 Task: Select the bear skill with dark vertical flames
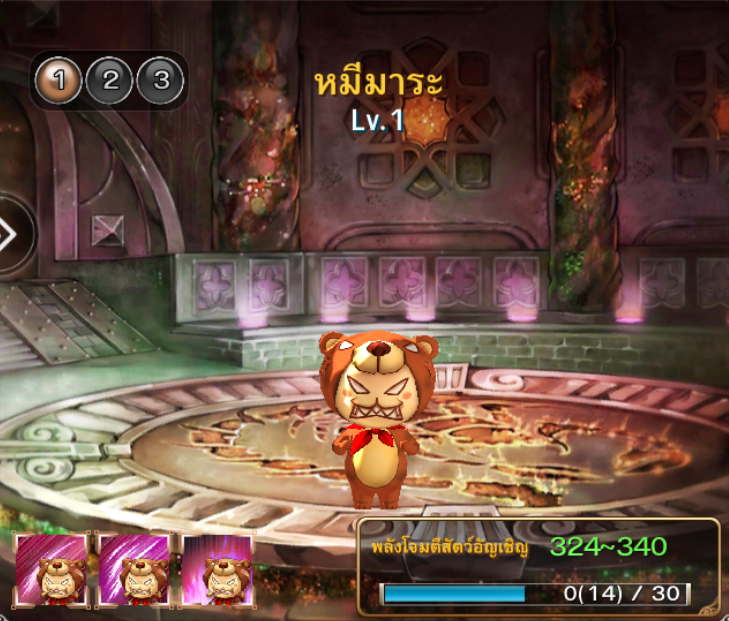pyautogui.click(x=218, y=569)
